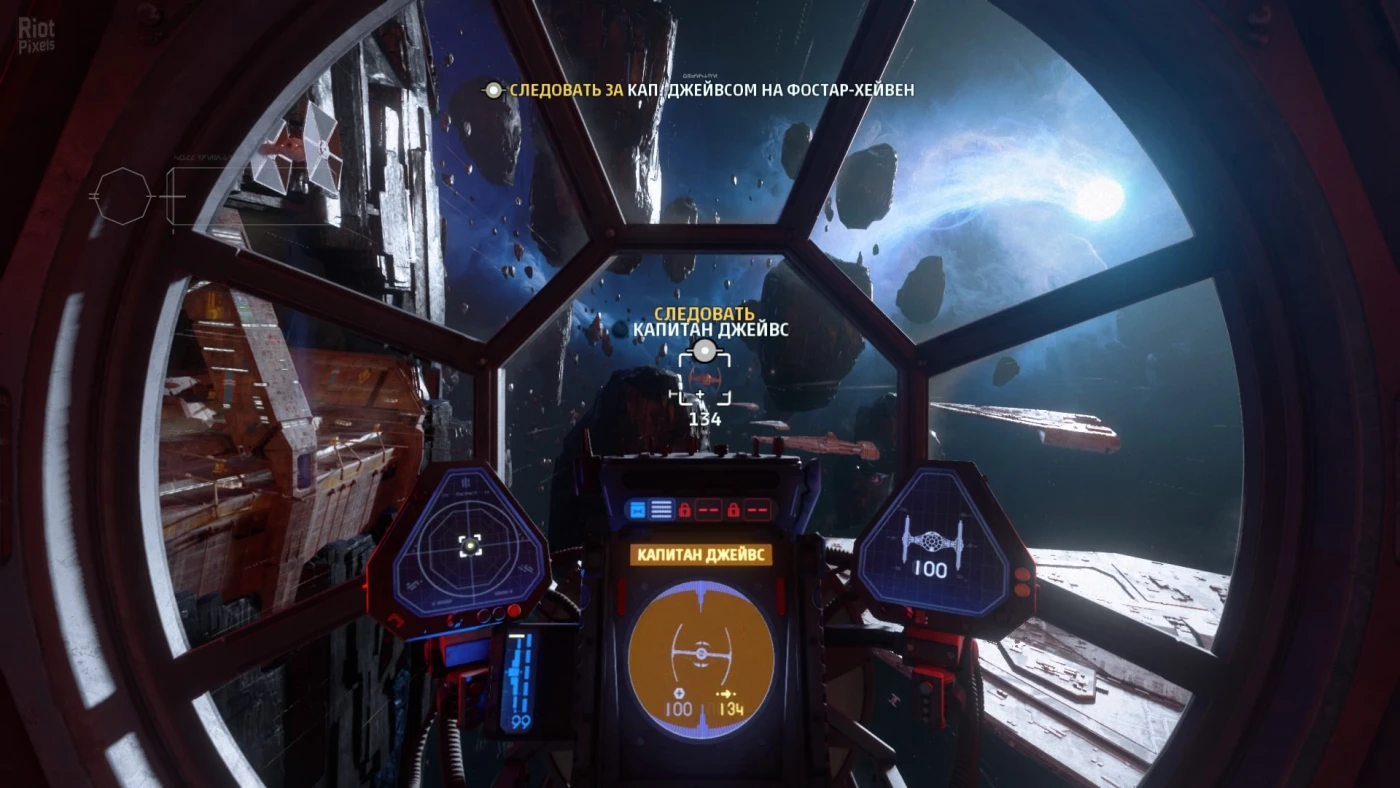Viewport: 1400px width, 788px height.
Task: Select the orange target name label on console
Action: [701, 554]
